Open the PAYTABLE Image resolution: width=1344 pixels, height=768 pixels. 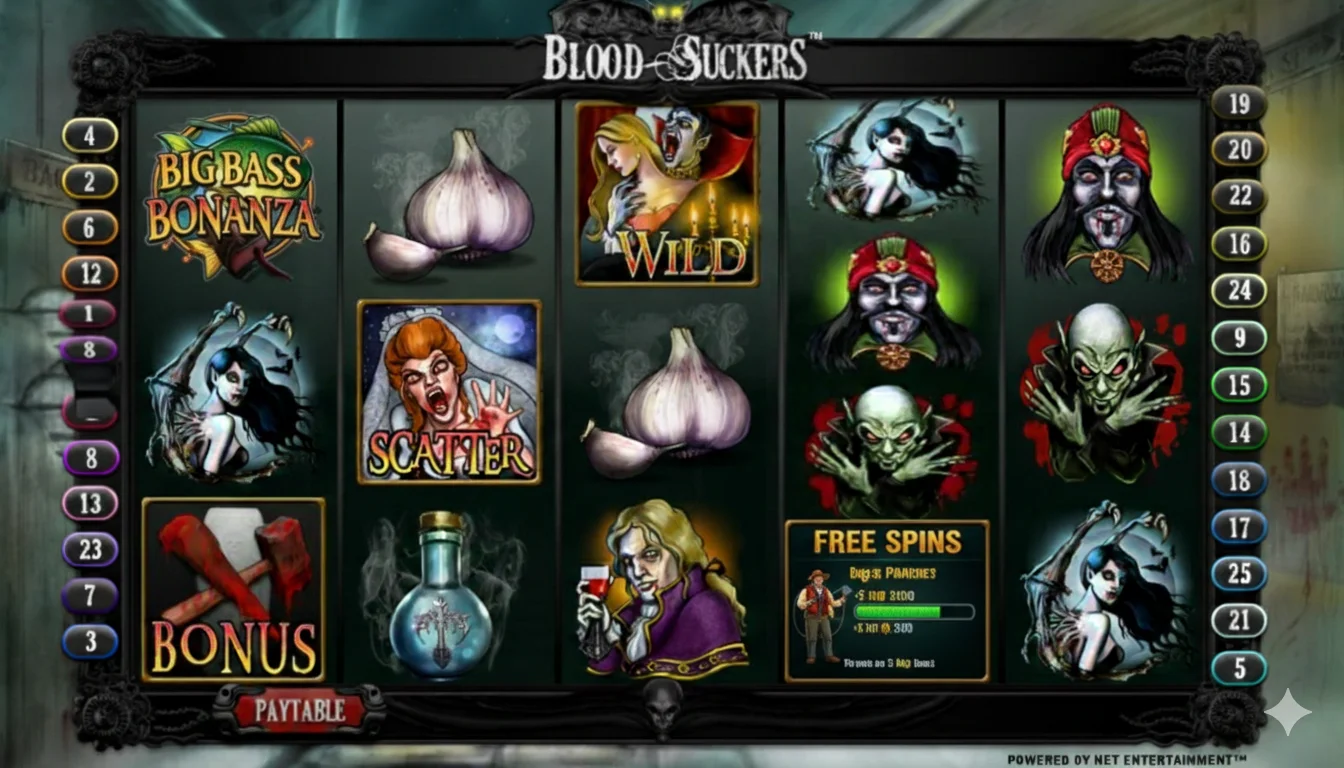tap(298, 712)
